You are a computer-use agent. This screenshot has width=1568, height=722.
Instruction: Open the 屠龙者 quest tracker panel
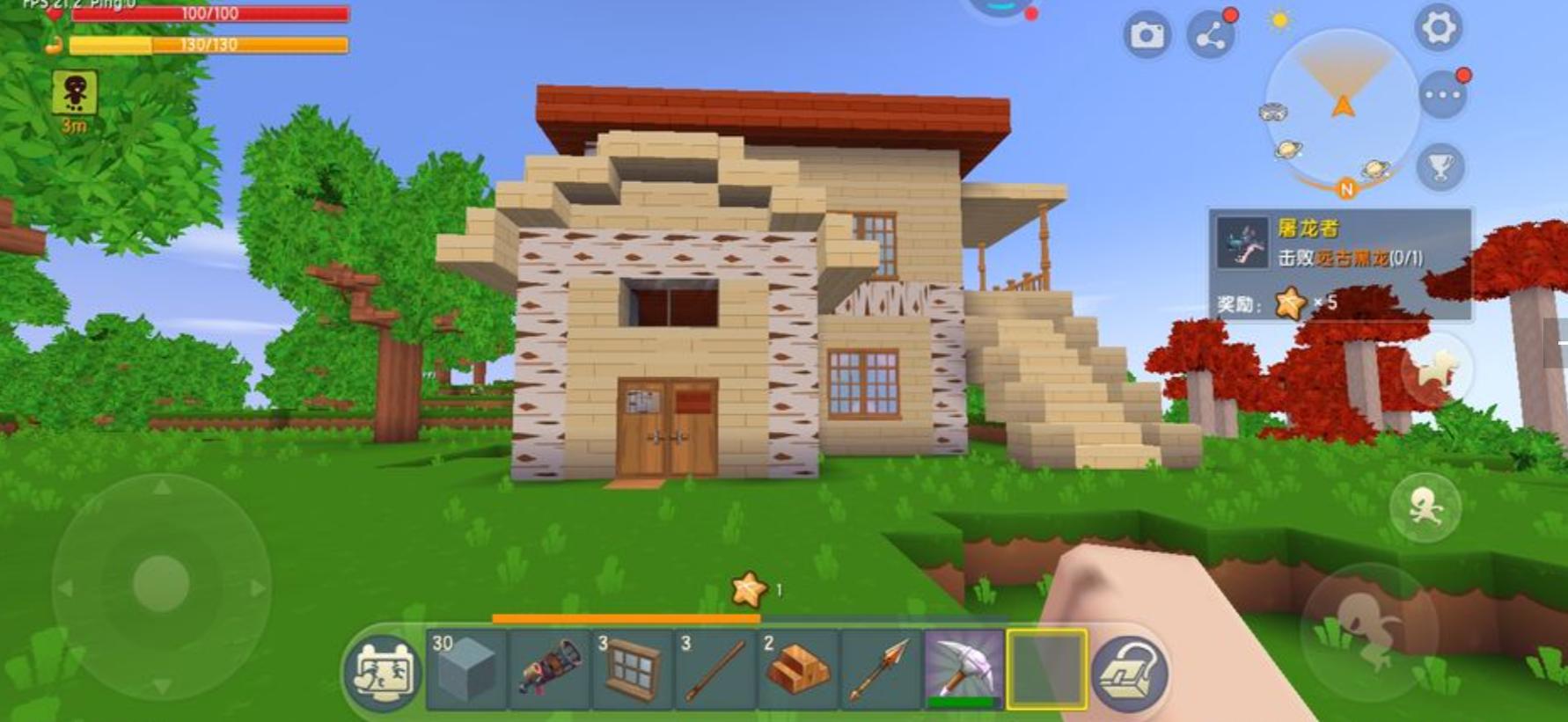coord(1339,264)
